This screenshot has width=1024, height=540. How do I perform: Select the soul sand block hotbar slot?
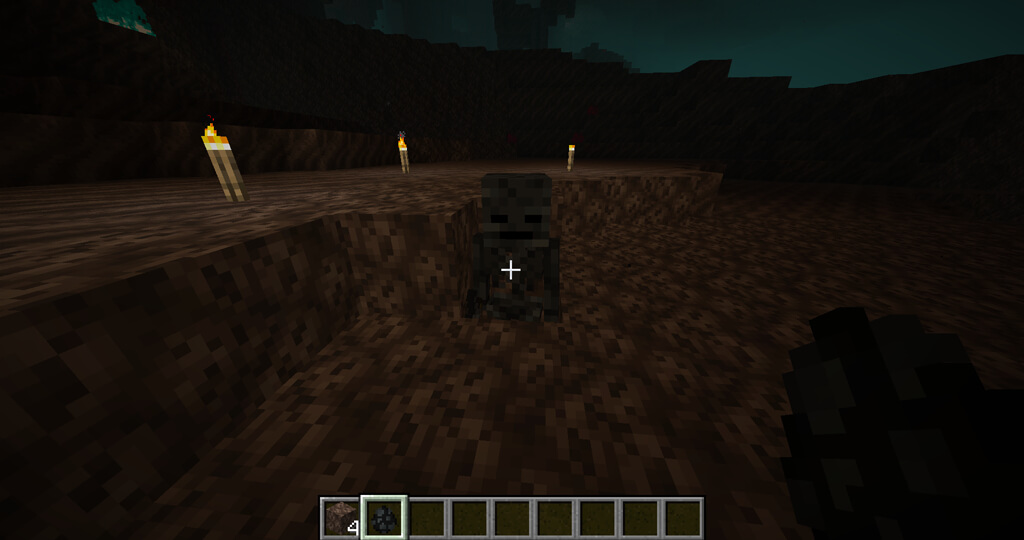pos(341,518)
